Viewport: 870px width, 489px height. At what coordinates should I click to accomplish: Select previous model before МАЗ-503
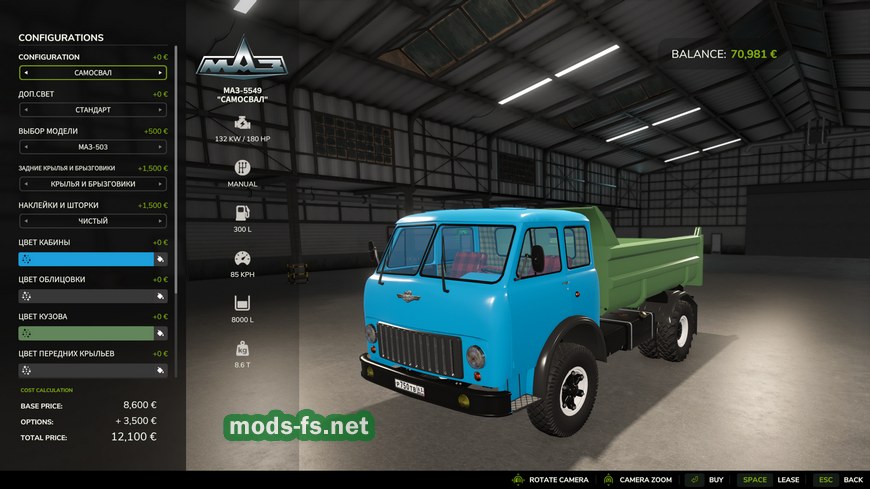[25, 147]
